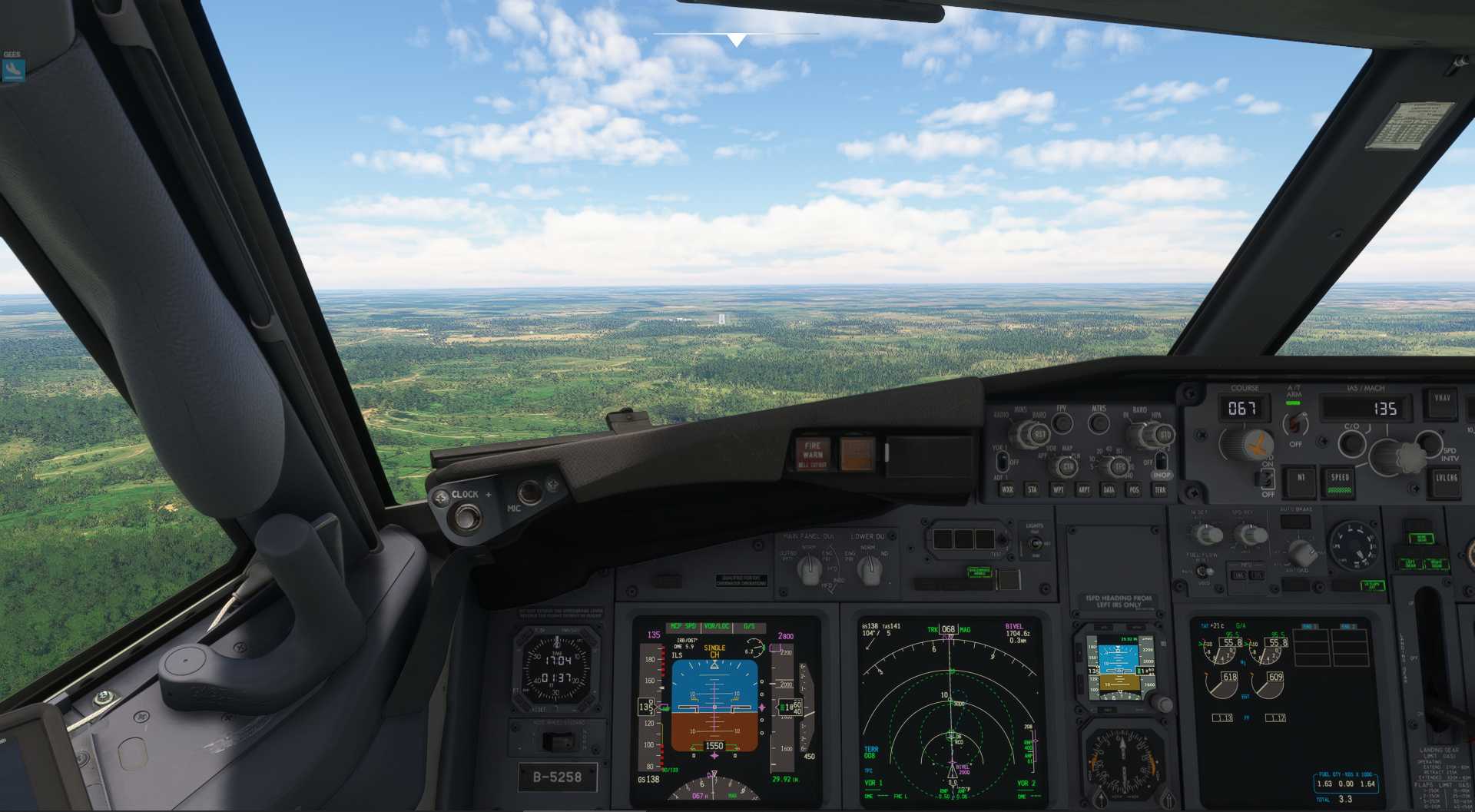1475x812 pixels.
Task: Toggle the DATA button on the EFIS panel
Action: (x=1109, y=489)
